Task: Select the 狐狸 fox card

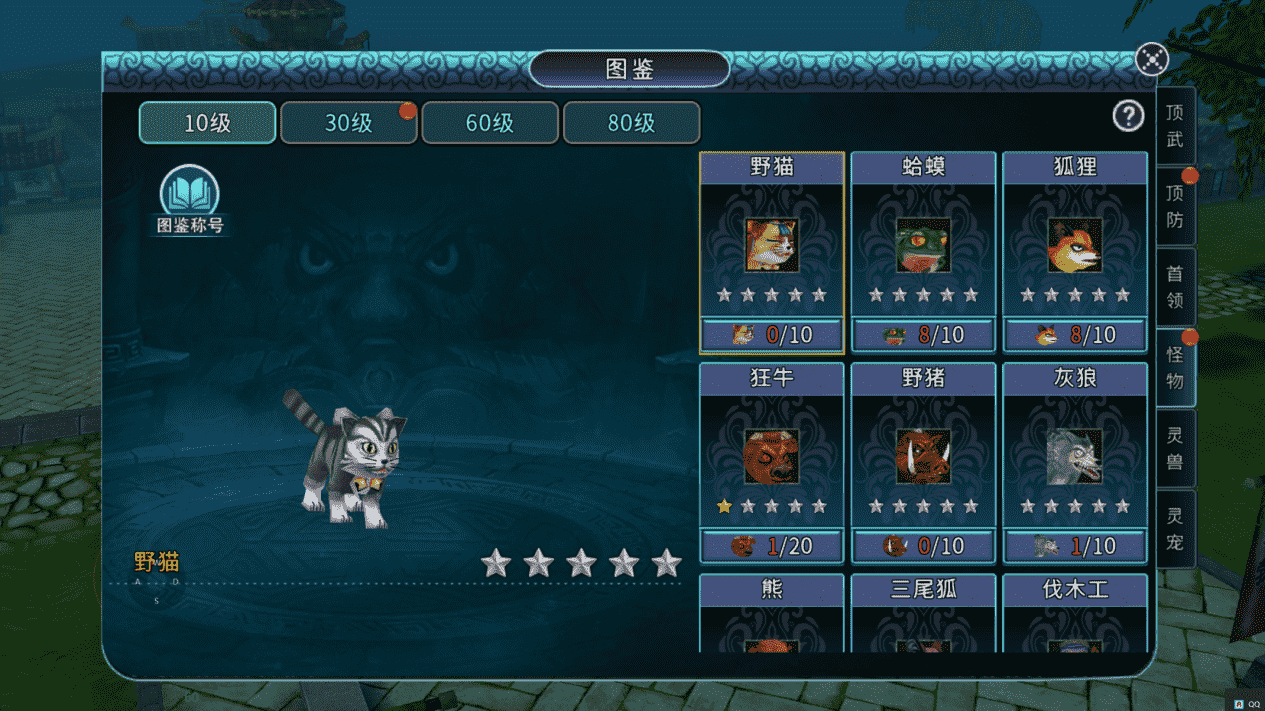Action: coord(1075,252)
